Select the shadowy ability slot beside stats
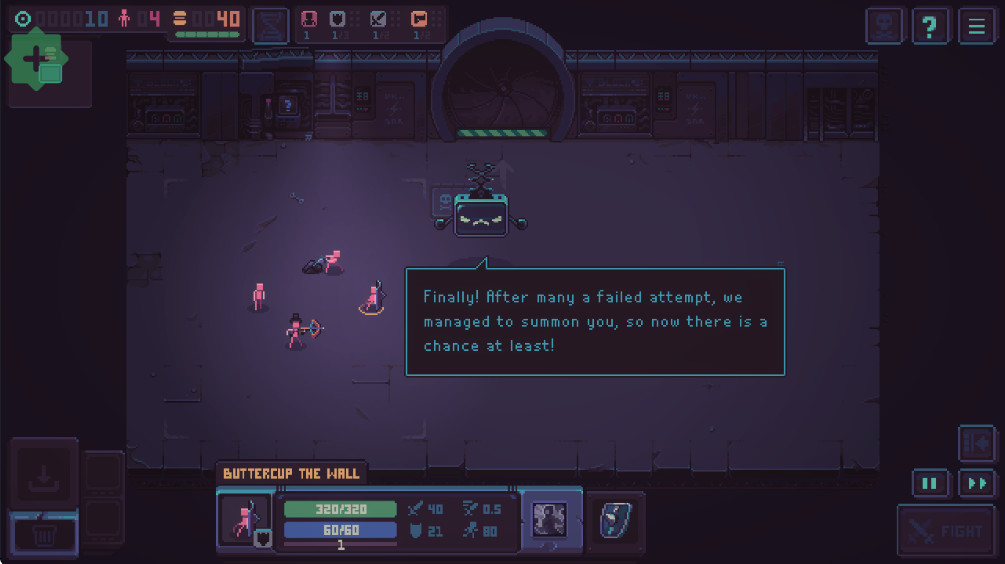This screenshot has height=564, width=1005. click(x=550, y=519)
